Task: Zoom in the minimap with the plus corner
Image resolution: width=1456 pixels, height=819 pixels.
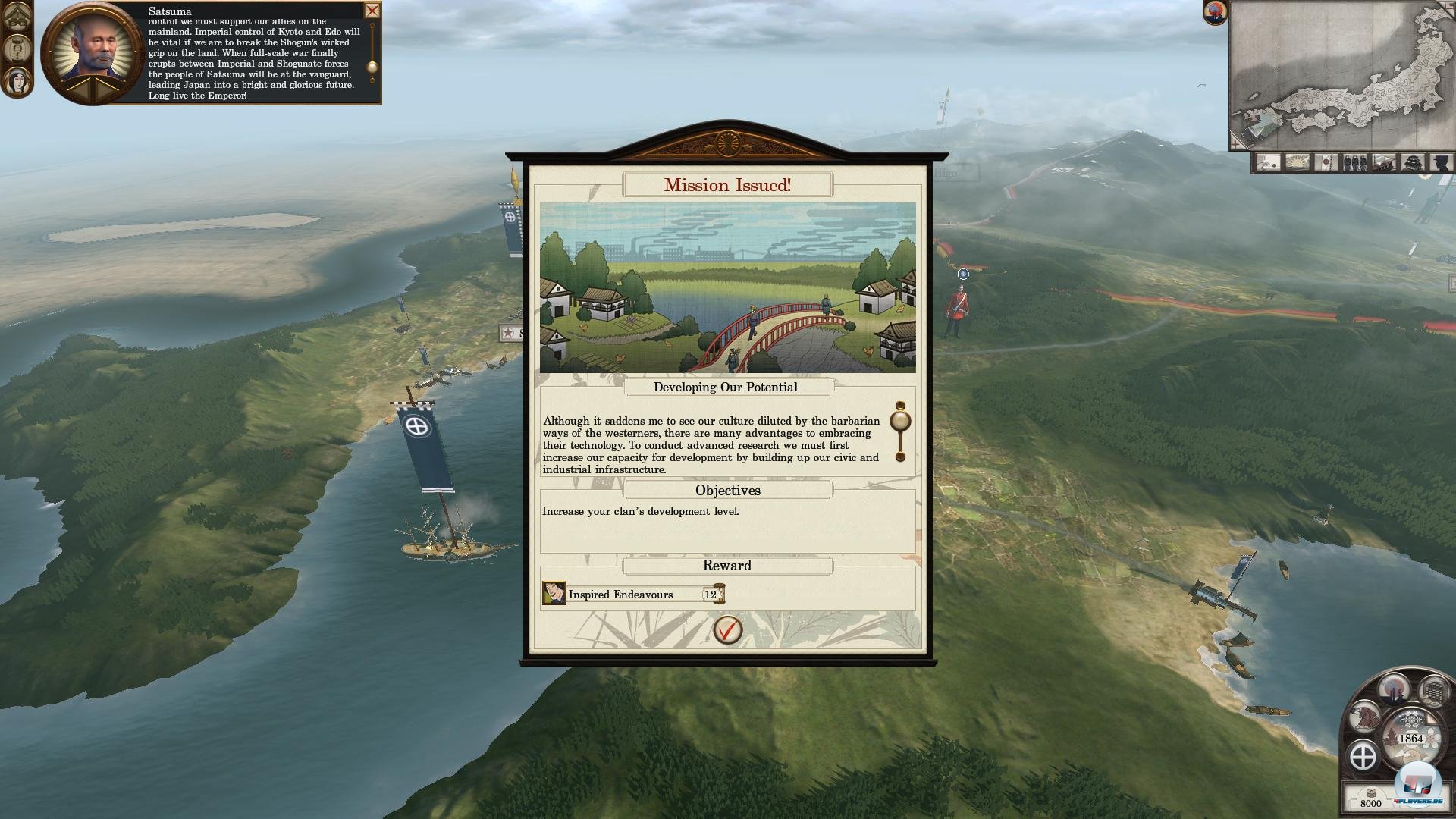Action: (x=1235, y=143)
